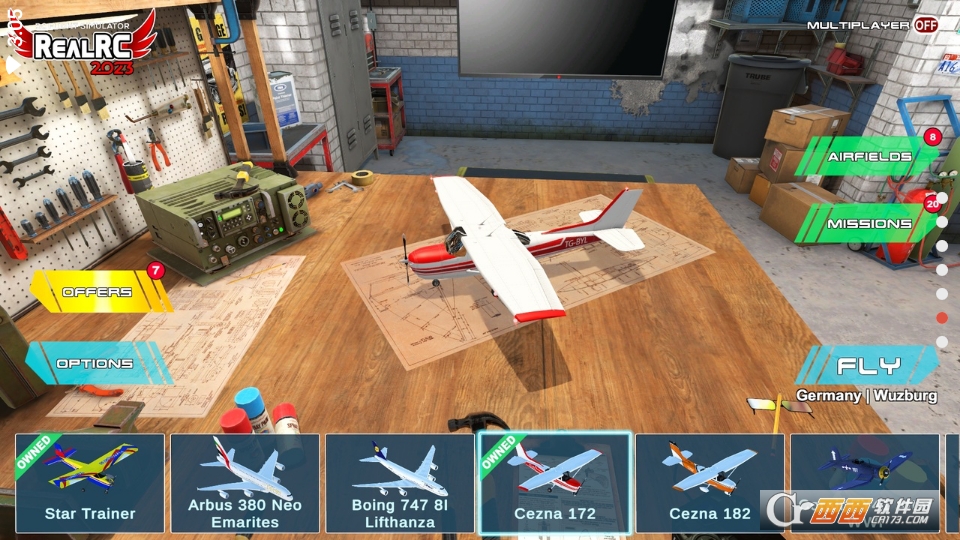
Task: Choose the Cezna 182 plane card
Action: [710, 482]
